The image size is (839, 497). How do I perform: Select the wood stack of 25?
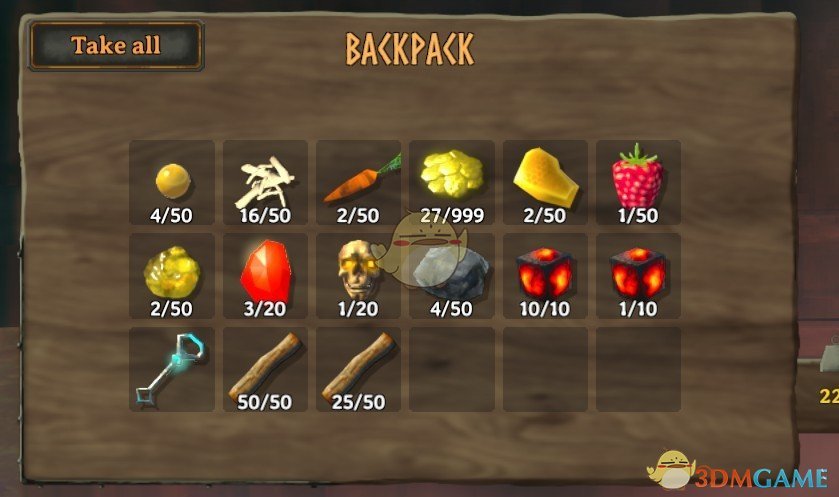point(359,369)
